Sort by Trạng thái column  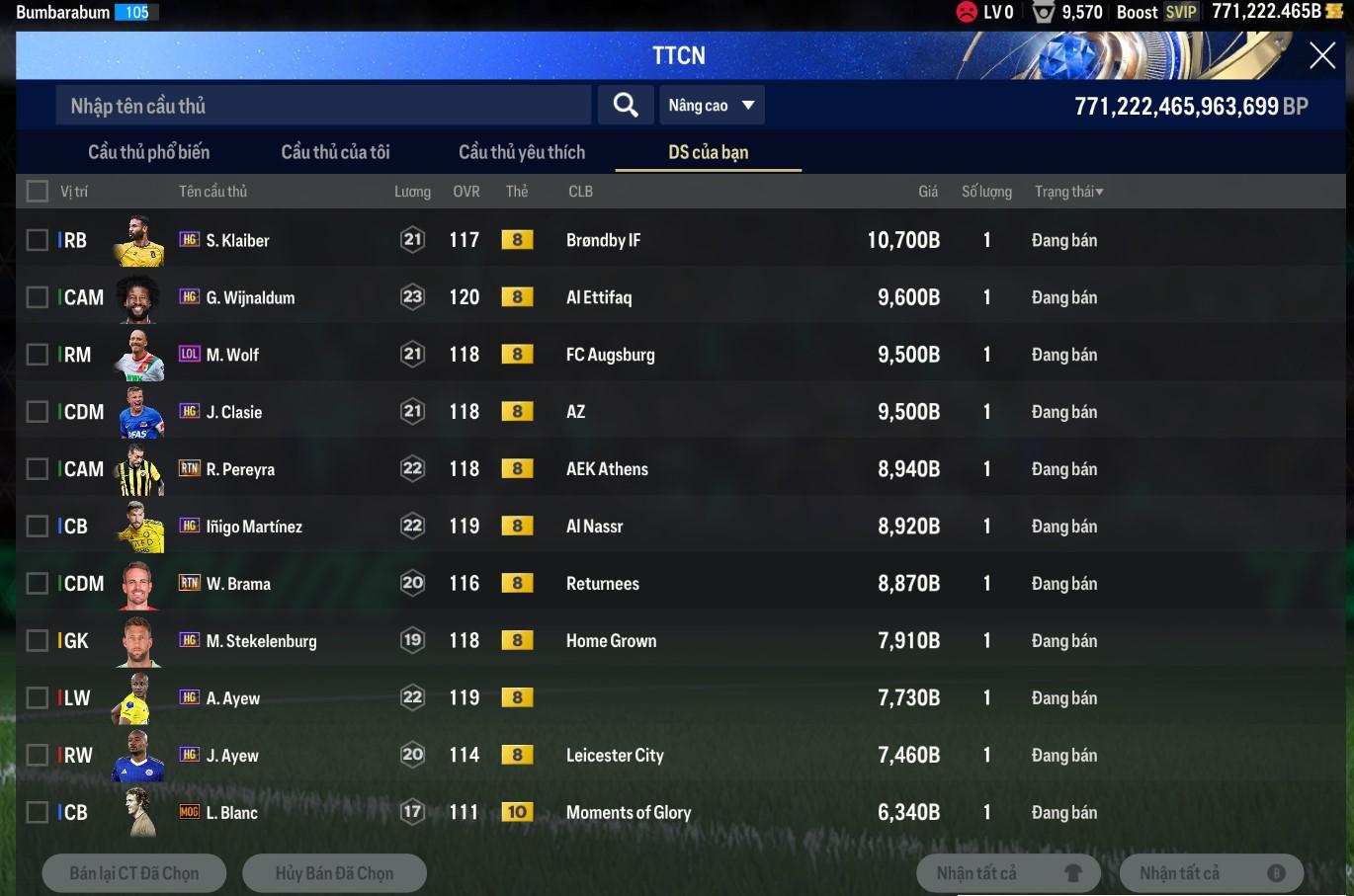pos(1067,192)
